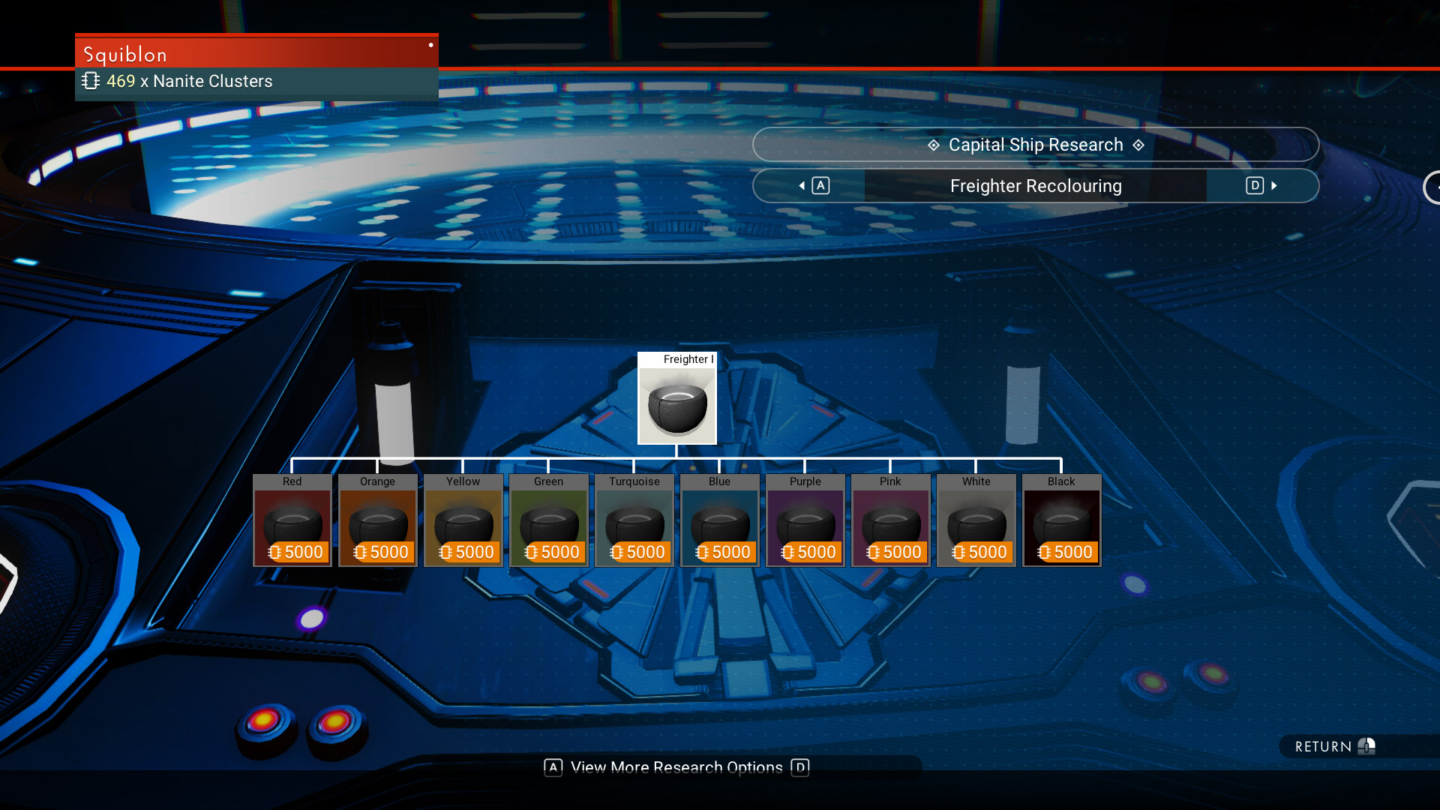
Task: Select the Red freighter recolour icon
Action: (292, 518)
